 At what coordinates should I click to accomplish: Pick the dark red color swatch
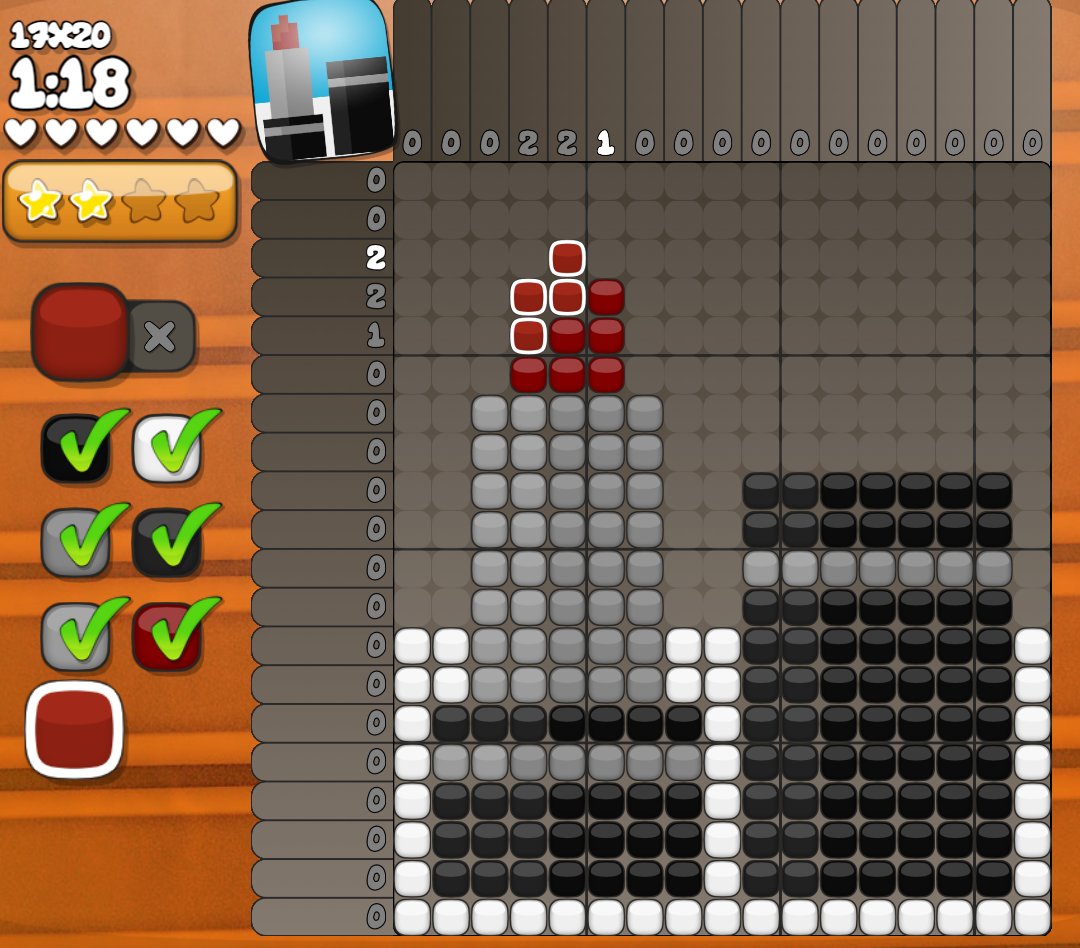(x=167, y=635)
